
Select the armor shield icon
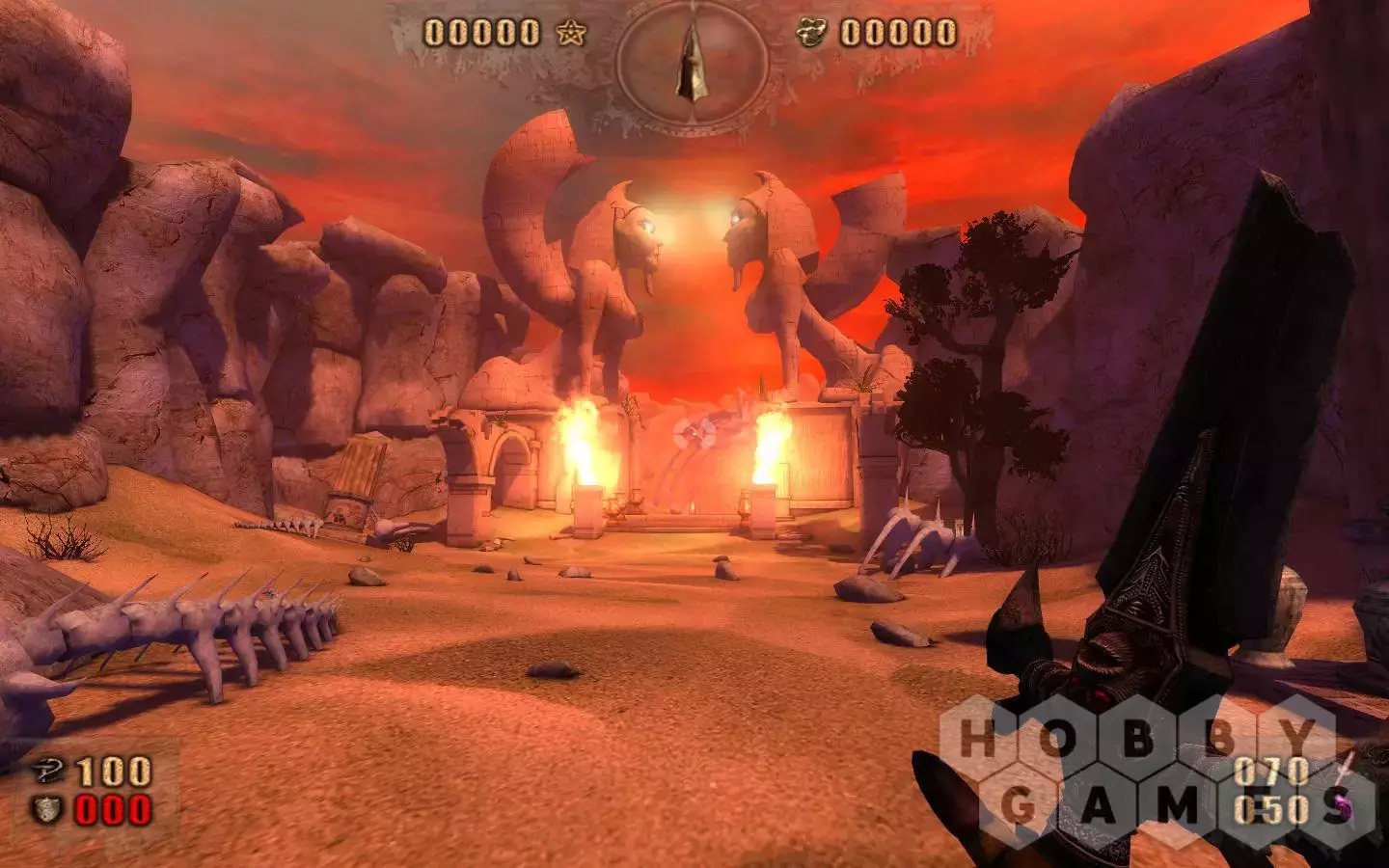[47, 808]
